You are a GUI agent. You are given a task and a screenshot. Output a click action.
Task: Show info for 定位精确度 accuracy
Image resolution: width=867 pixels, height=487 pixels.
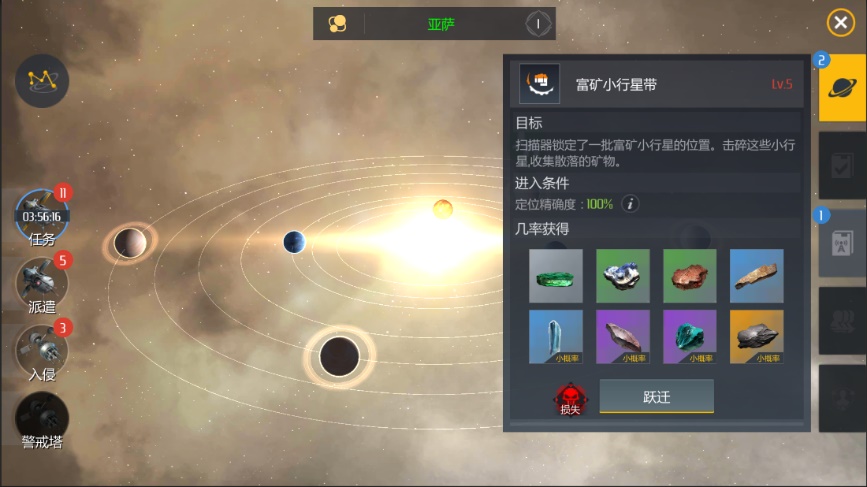[x=630, y=204]
